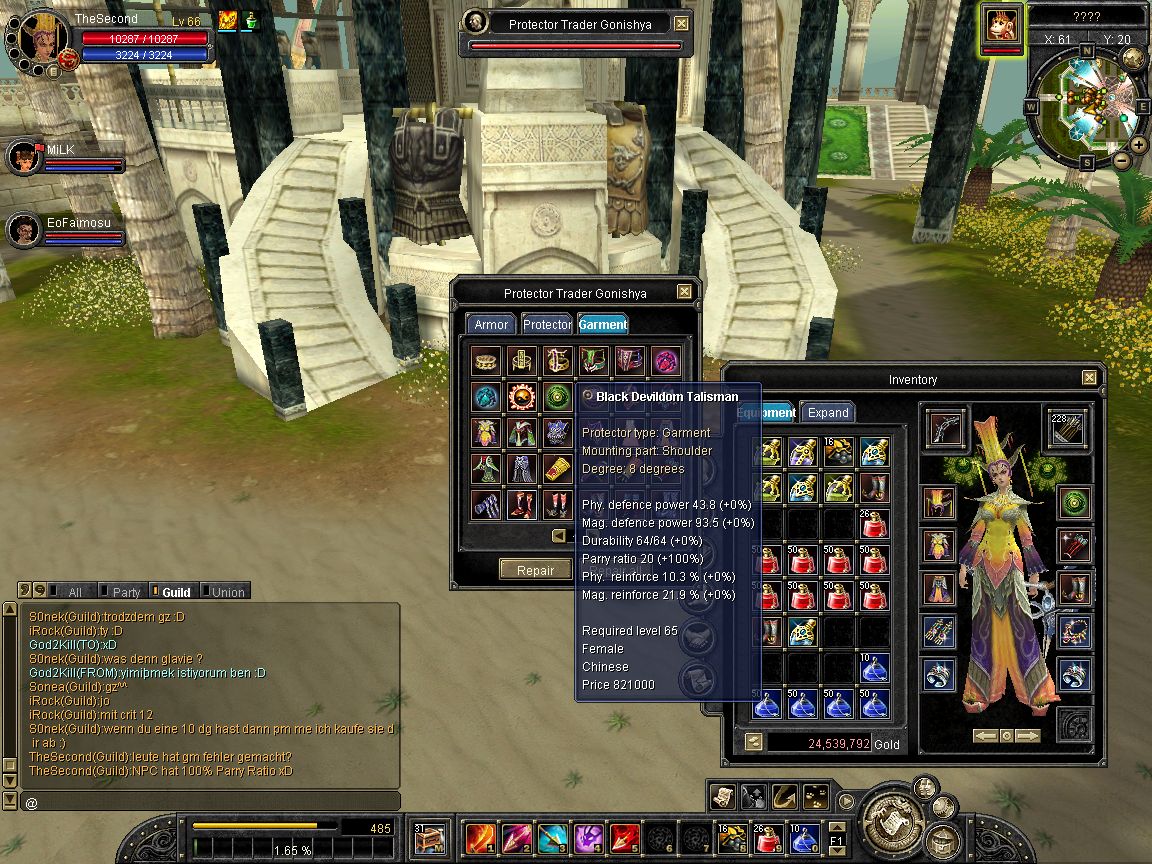Use the blue mana potion in hotbar slot 0
This screenshot has width=1152, height=864.
point(803,836)
